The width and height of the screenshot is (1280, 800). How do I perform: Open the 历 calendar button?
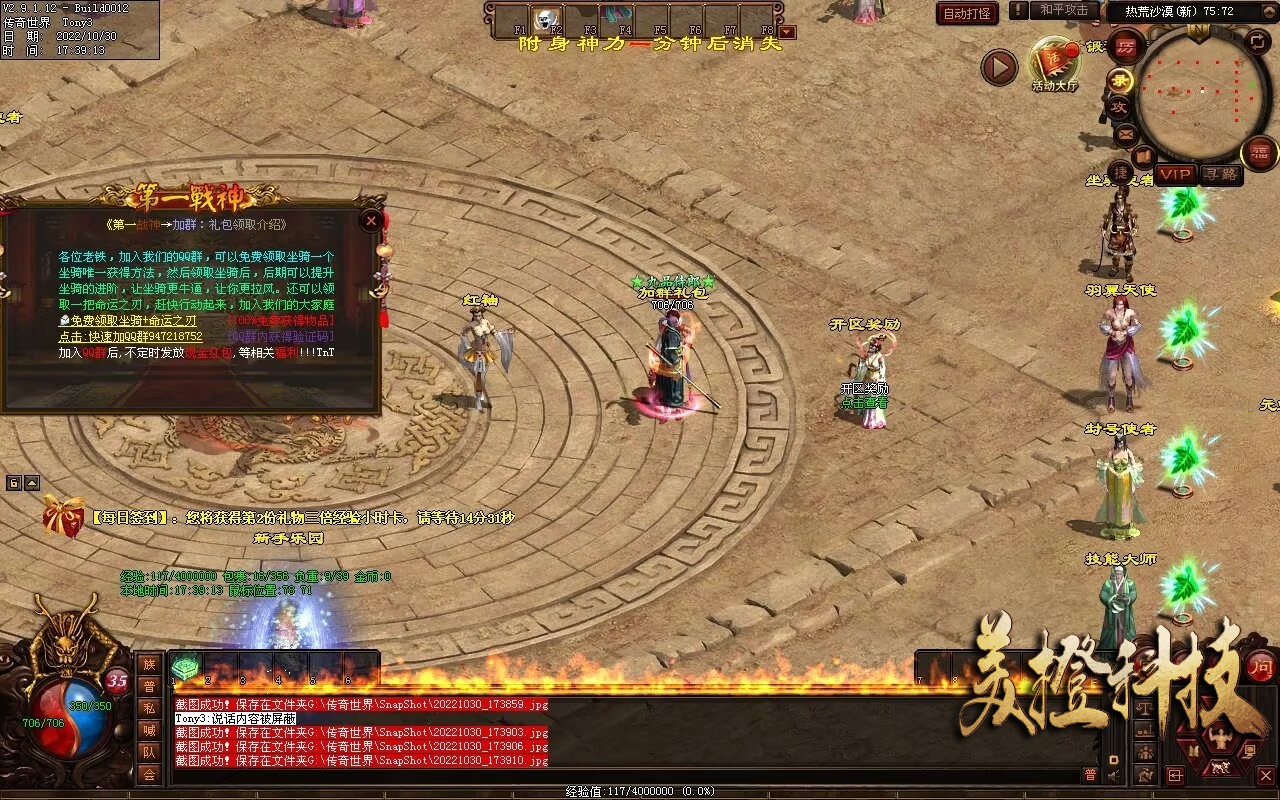[1125, 47]
